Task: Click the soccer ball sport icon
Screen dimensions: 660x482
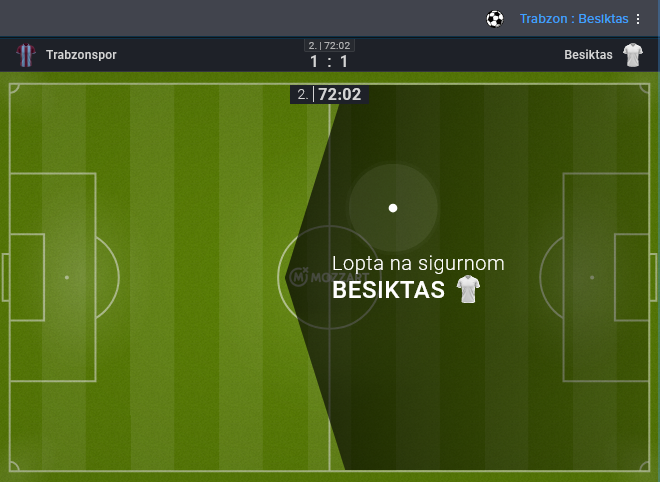Action: tap(495, 19)
